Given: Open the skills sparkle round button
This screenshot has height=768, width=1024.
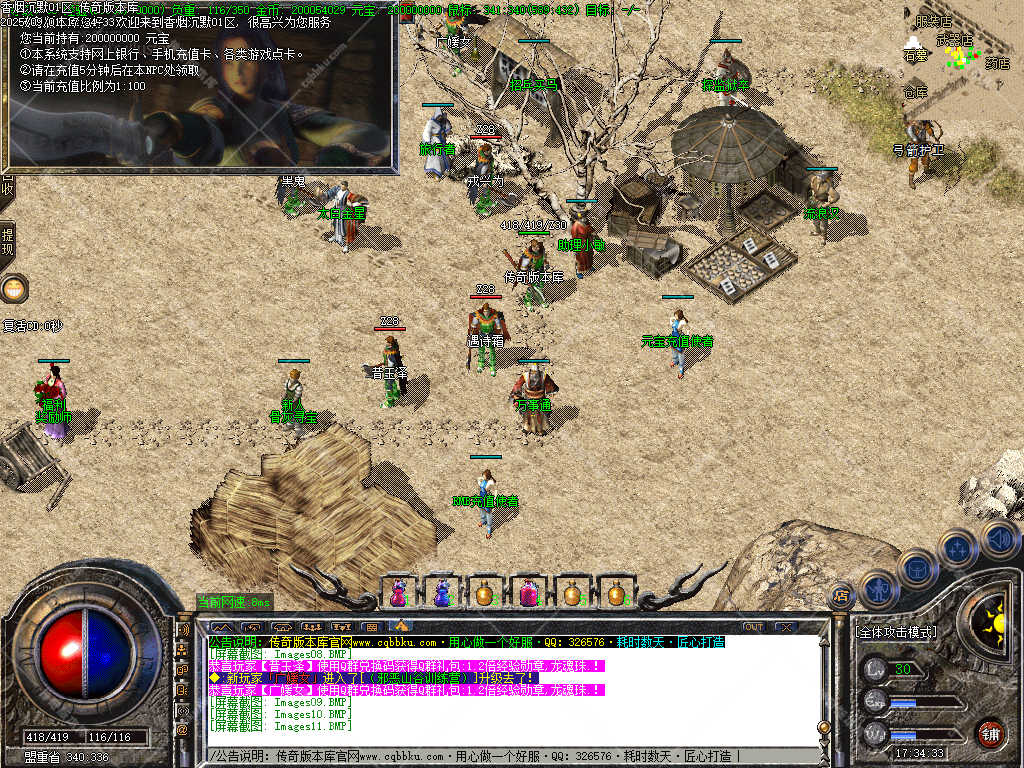Looking at the screenshot, I should 957,548.
